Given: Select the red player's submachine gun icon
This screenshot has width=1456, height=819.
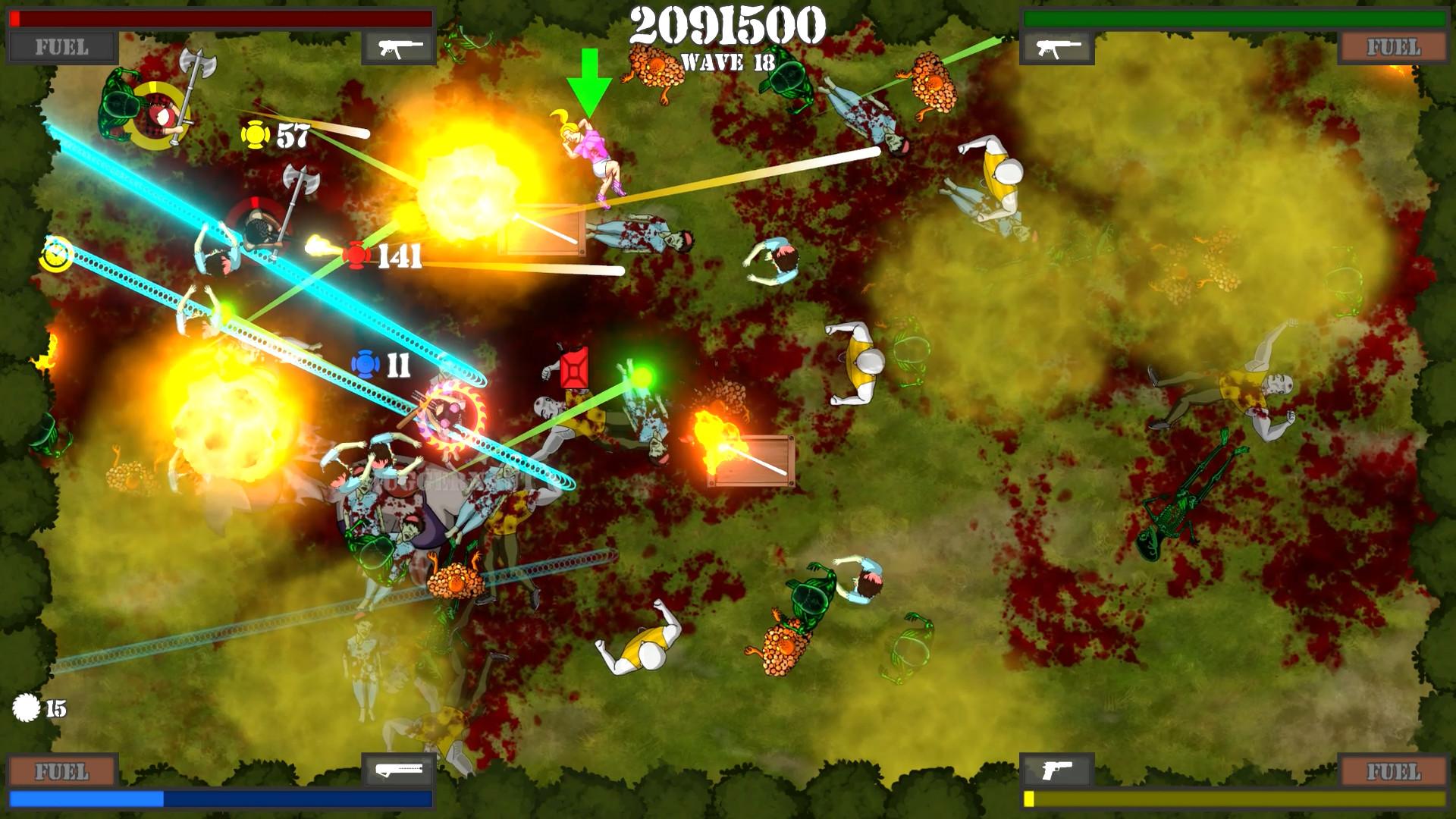Looking at the screenshot, I should point(399,48).
